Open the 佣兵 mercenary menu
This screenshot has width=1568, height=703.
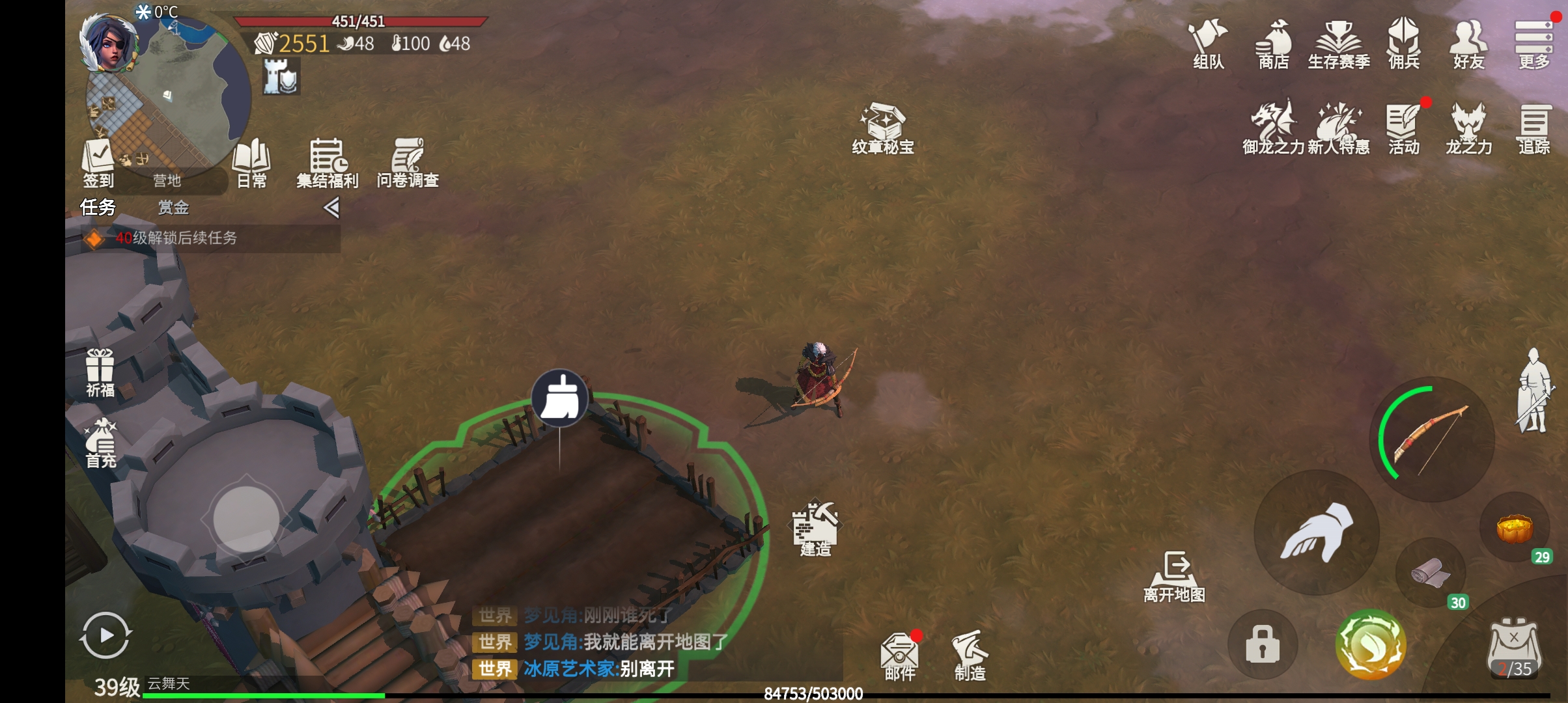click(1403, 43)
